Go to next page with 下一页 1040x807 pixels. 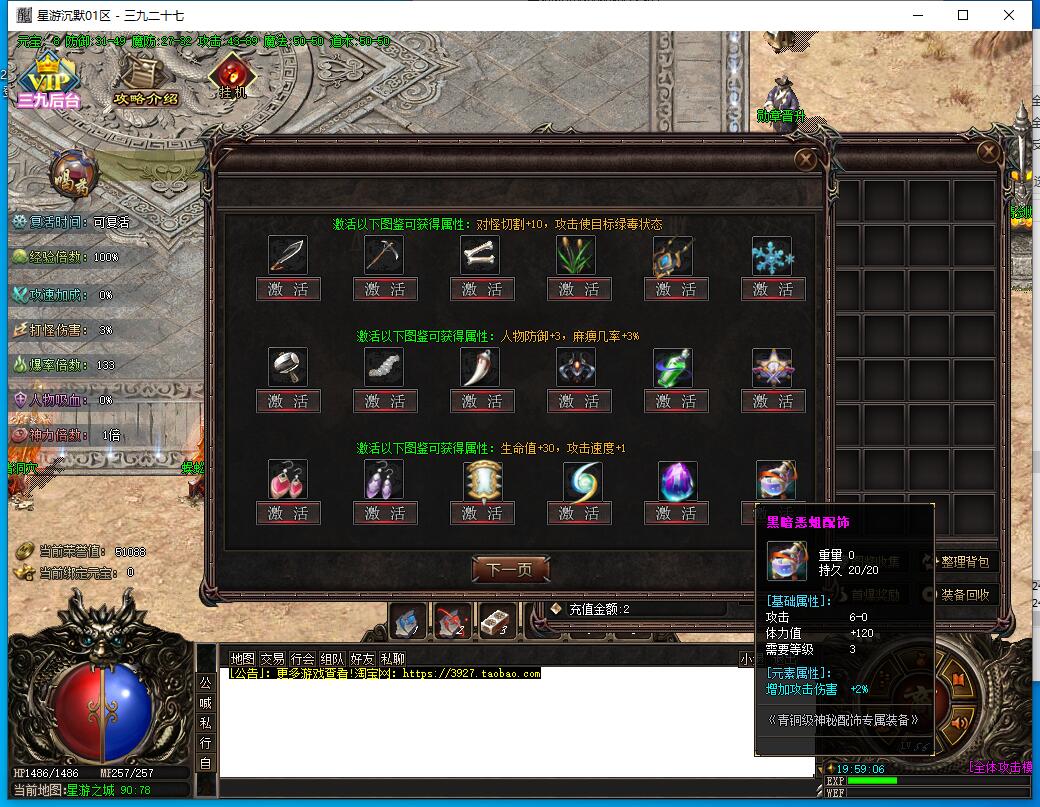click(510, 570)
